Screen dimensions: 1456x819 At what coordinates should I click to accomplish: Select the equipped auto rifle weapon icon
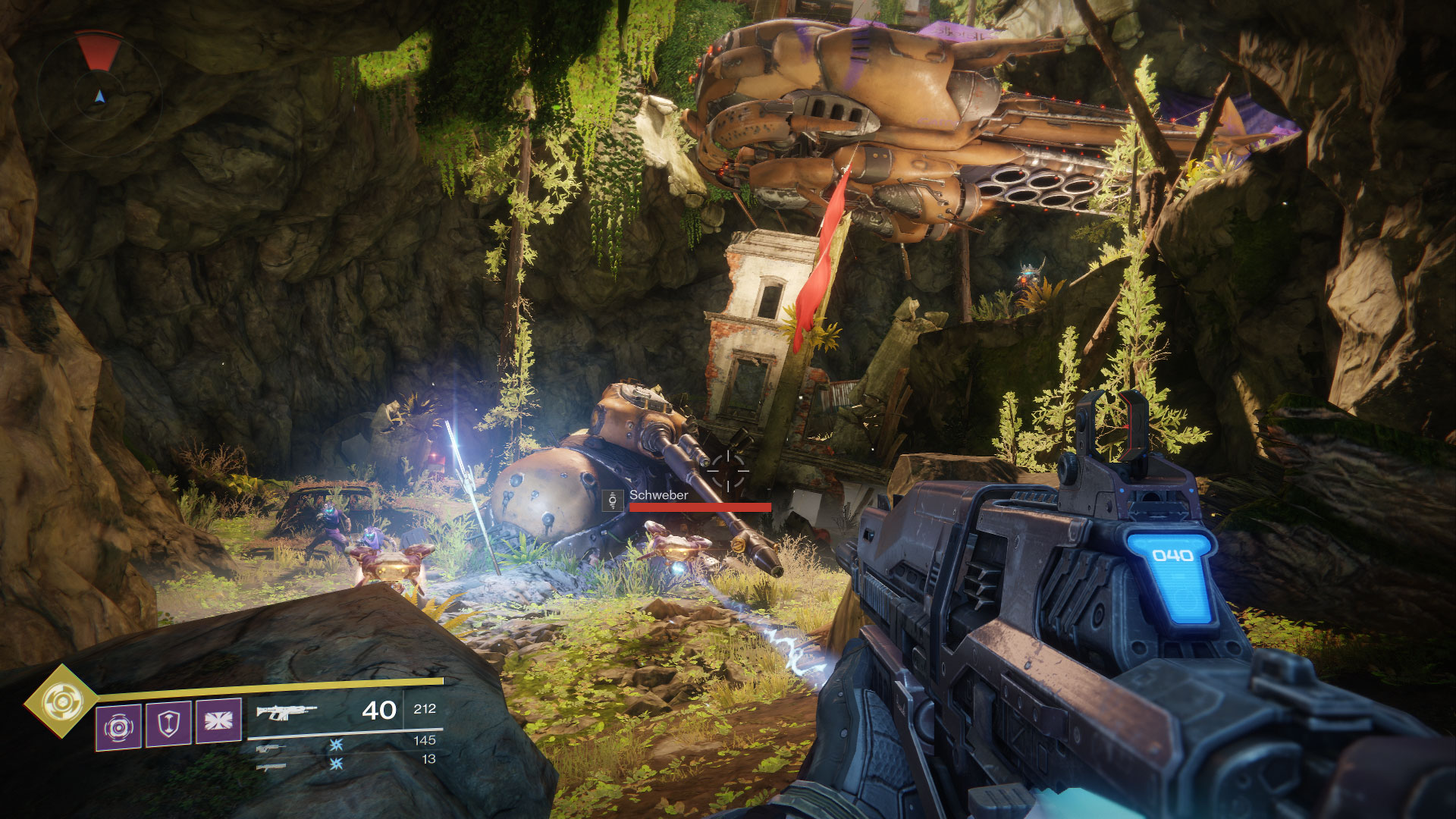286,711
